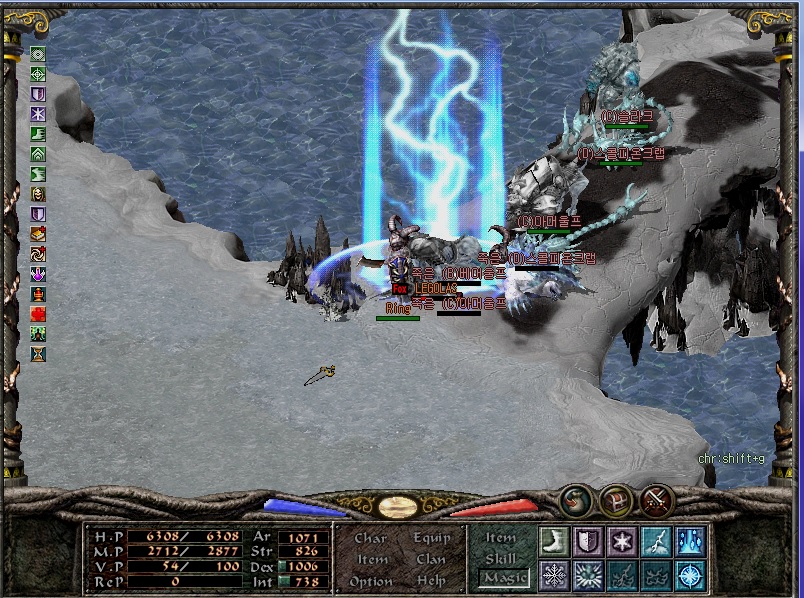804x598 pixels.
Task: Open the treasure chest round button
Action: [x=616, y=498]
